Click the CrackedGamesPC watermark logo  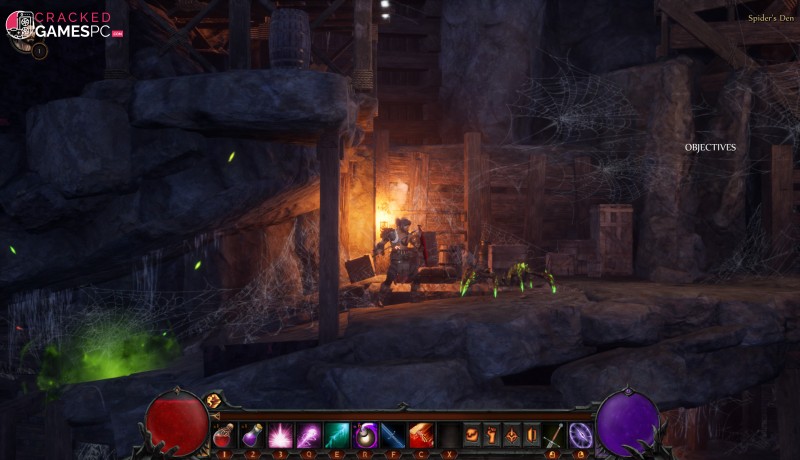[x=65, y=26]
